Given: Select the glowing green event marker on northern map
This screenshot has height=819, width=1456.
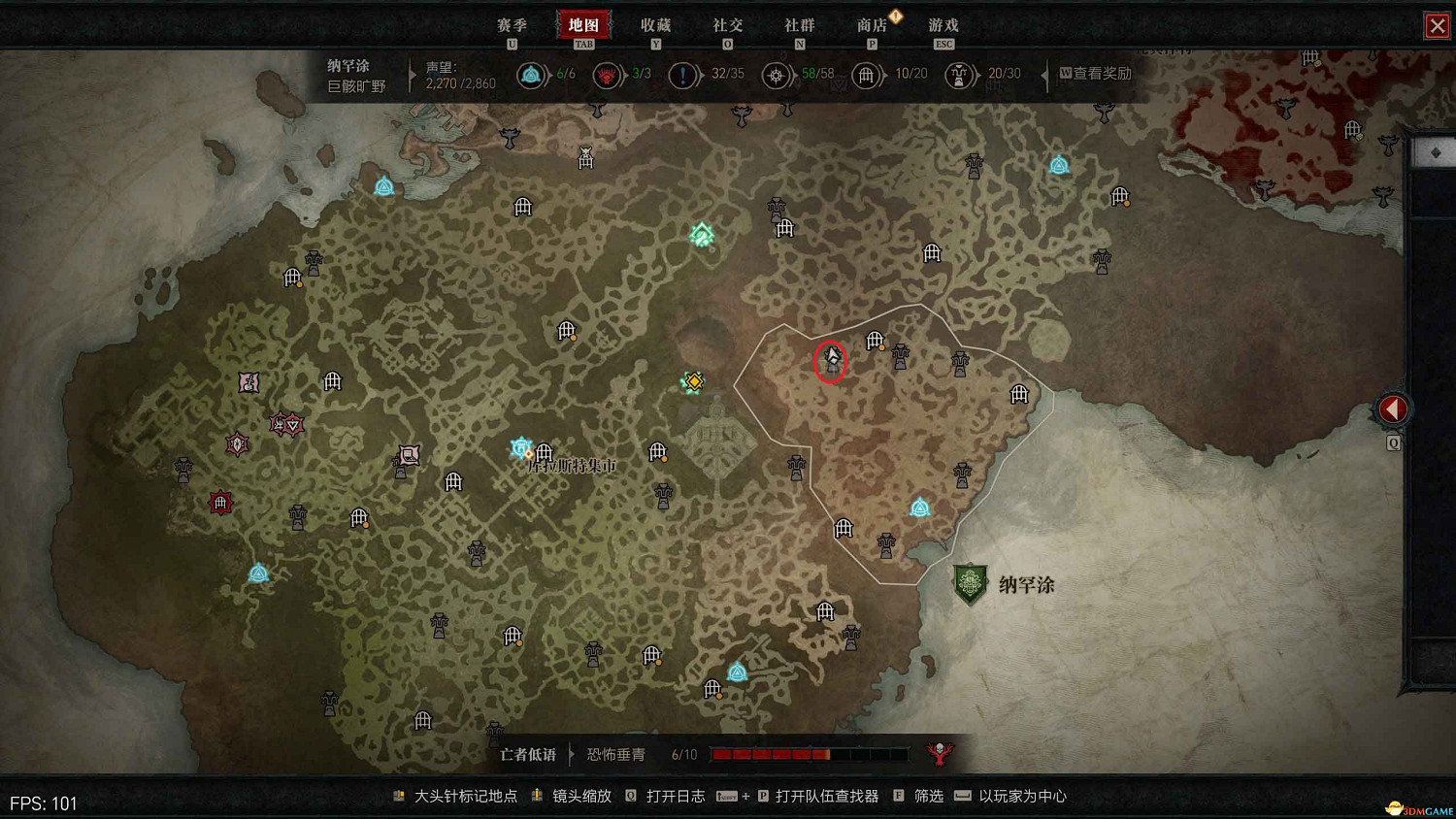Looking at the screenshot, I should (702, 234).
